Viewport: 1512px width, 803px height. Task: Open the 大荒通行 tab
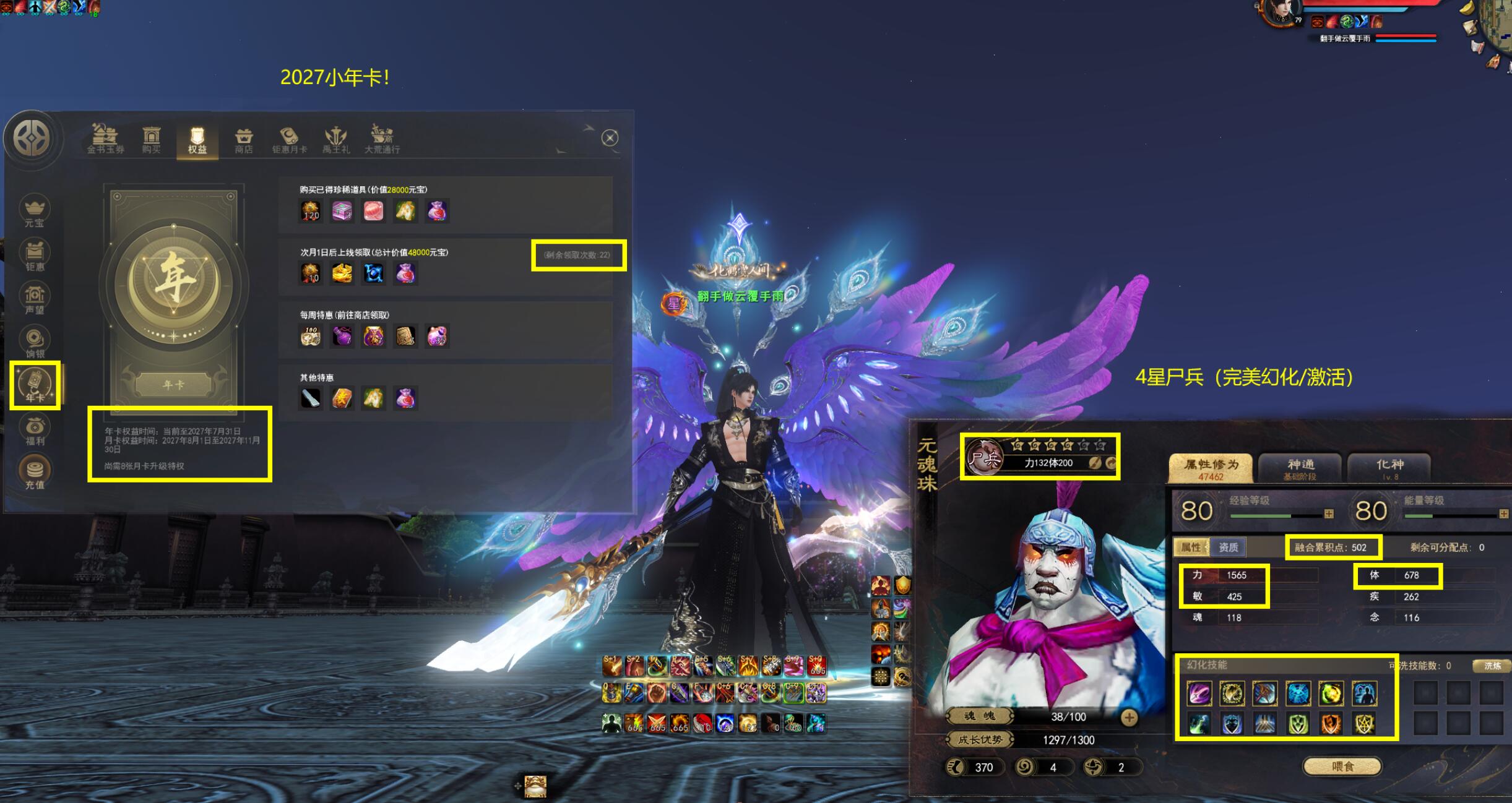pos(382,140)
